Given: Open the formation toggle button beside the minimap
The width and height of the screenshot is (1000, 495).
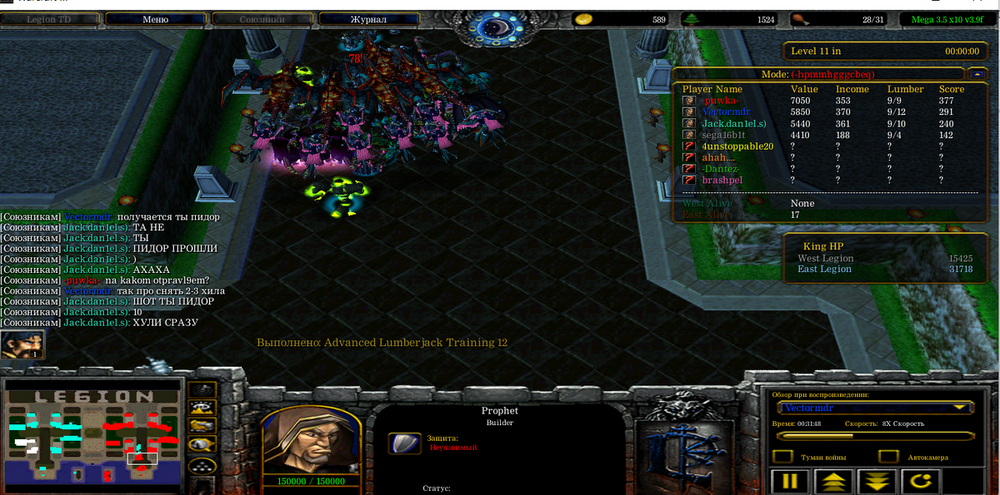Looking at the screenshot, I should [203, 464].
